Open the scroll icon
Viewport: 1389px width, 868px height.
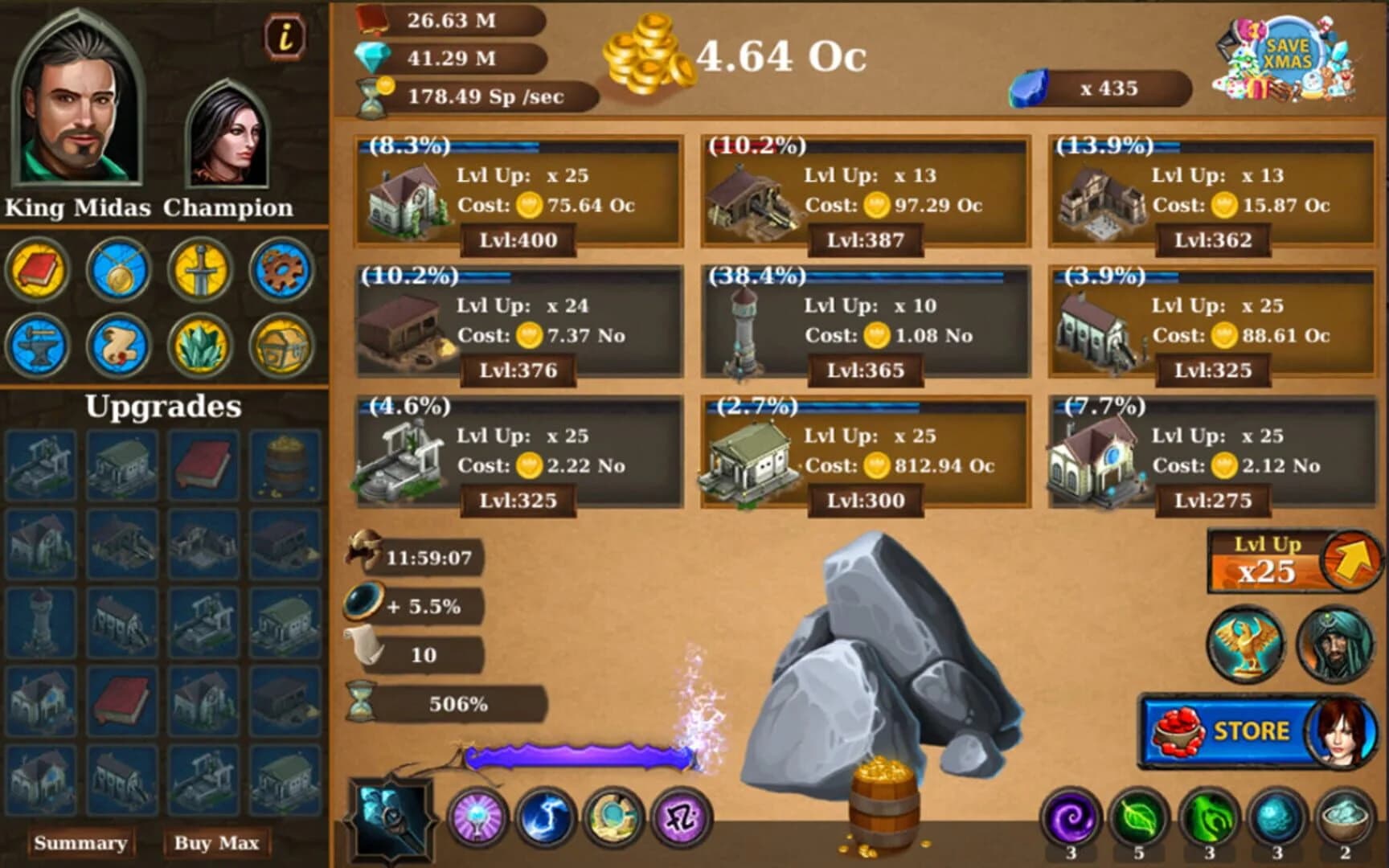tap(118, 346)
